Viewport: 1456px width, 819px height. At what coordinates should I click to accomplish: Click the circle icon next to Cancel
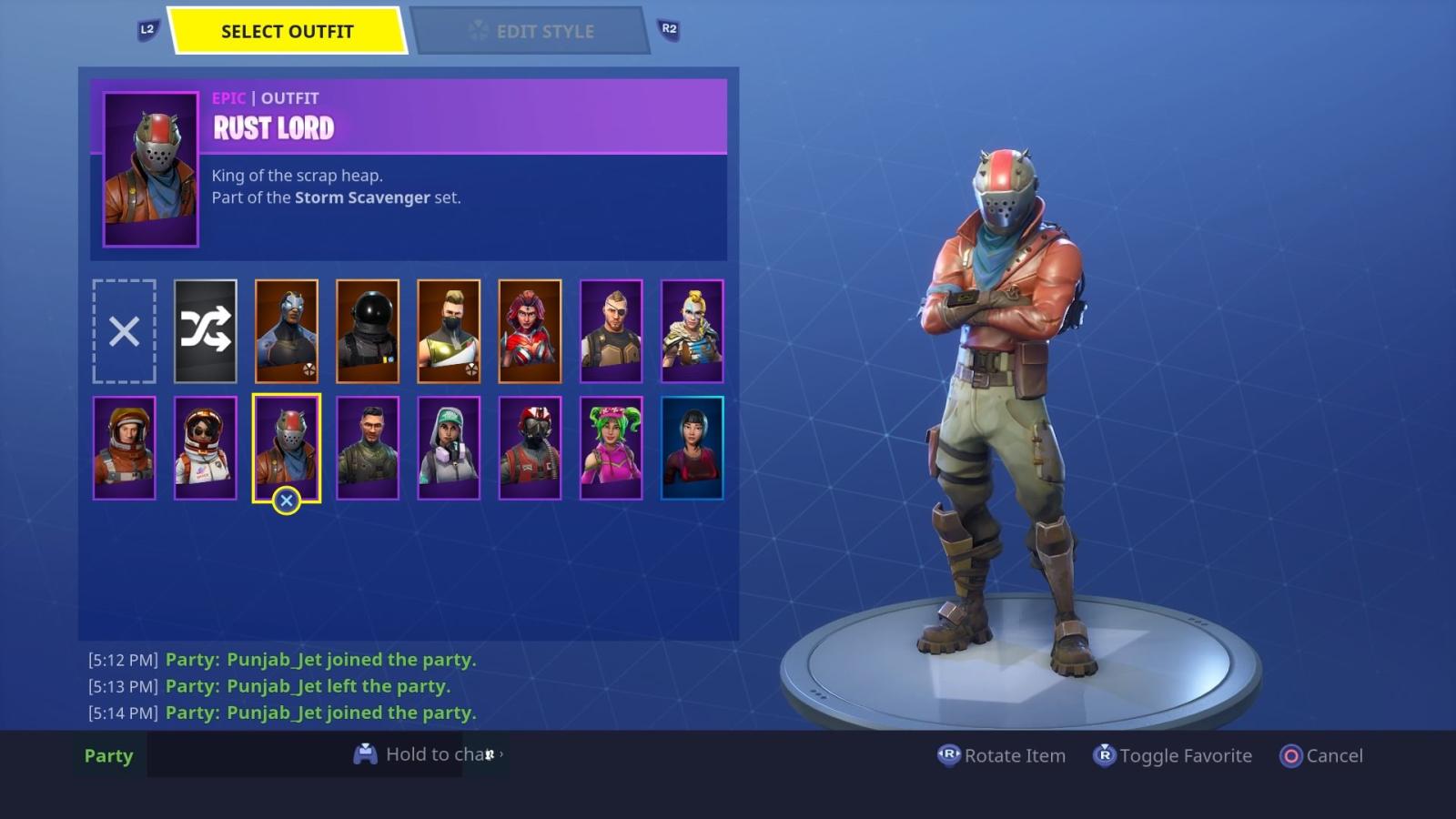(1292, 755)
